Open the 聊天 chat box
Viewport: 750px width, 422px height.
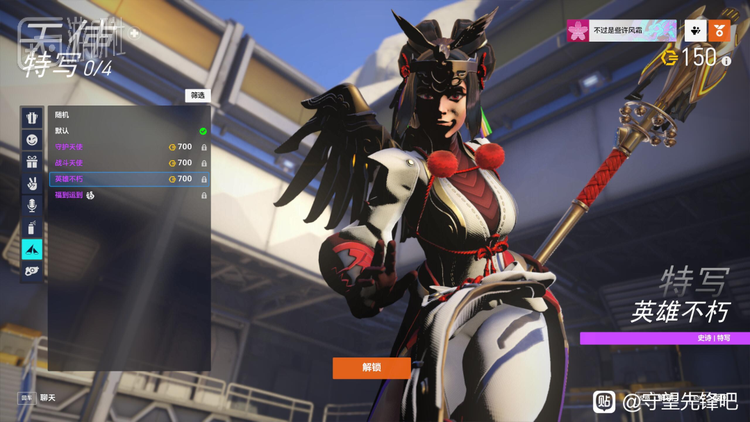[47, 397]
